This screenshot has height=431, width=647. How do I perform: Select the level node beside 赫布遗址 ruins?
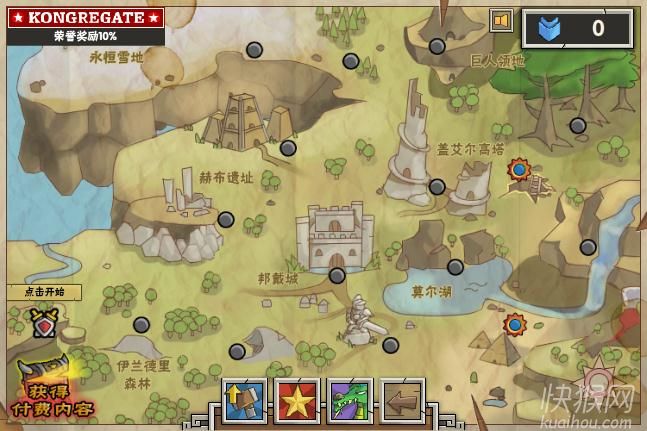click(x=226, y=219)
